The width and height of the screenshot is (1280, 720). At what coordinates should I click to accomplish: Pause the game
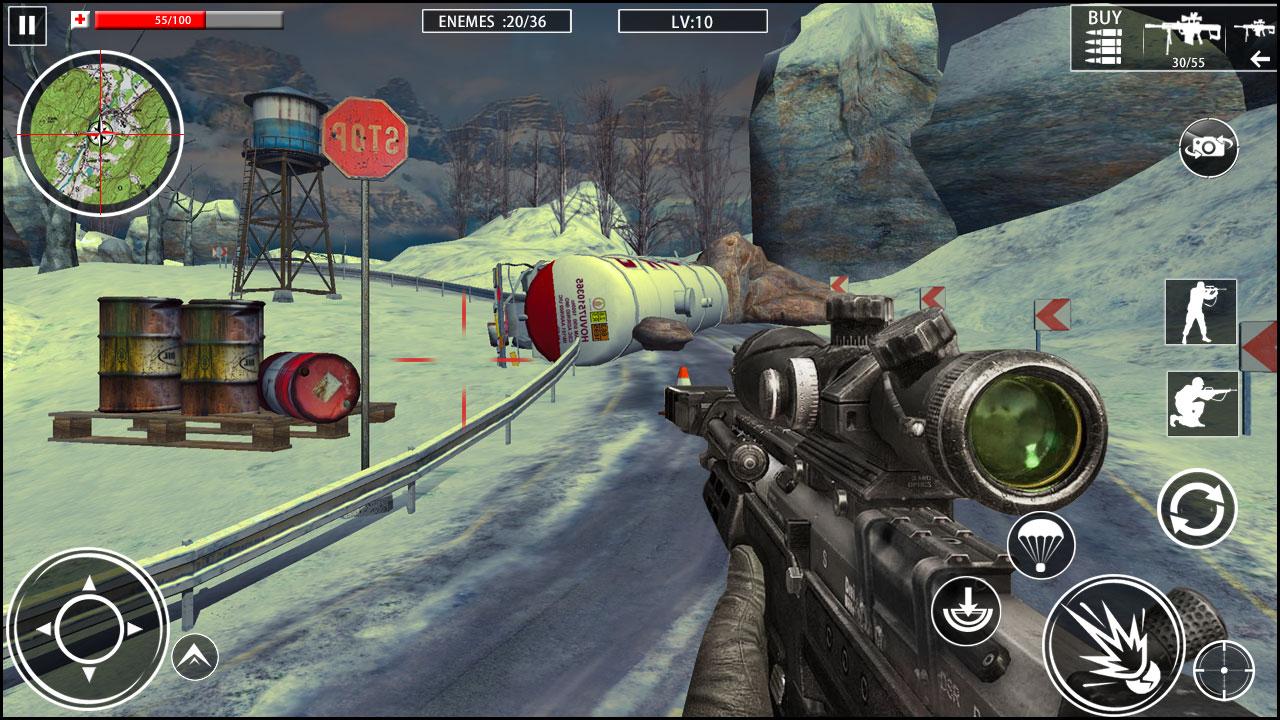(x=27, y=25)
